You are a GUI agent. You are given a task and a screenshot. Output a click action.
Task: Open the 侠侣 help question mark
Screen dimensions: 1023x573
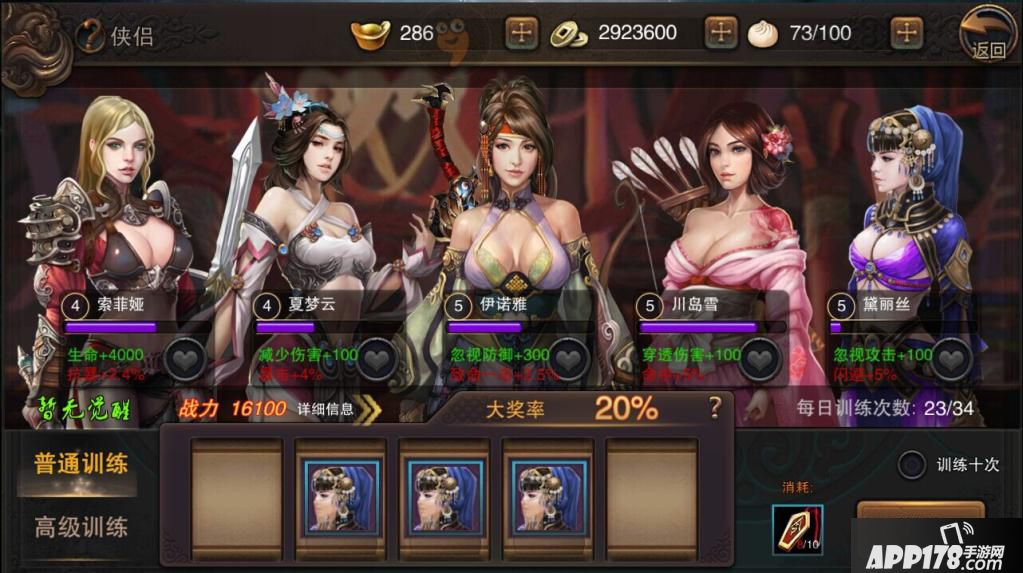tap(90, 36)
